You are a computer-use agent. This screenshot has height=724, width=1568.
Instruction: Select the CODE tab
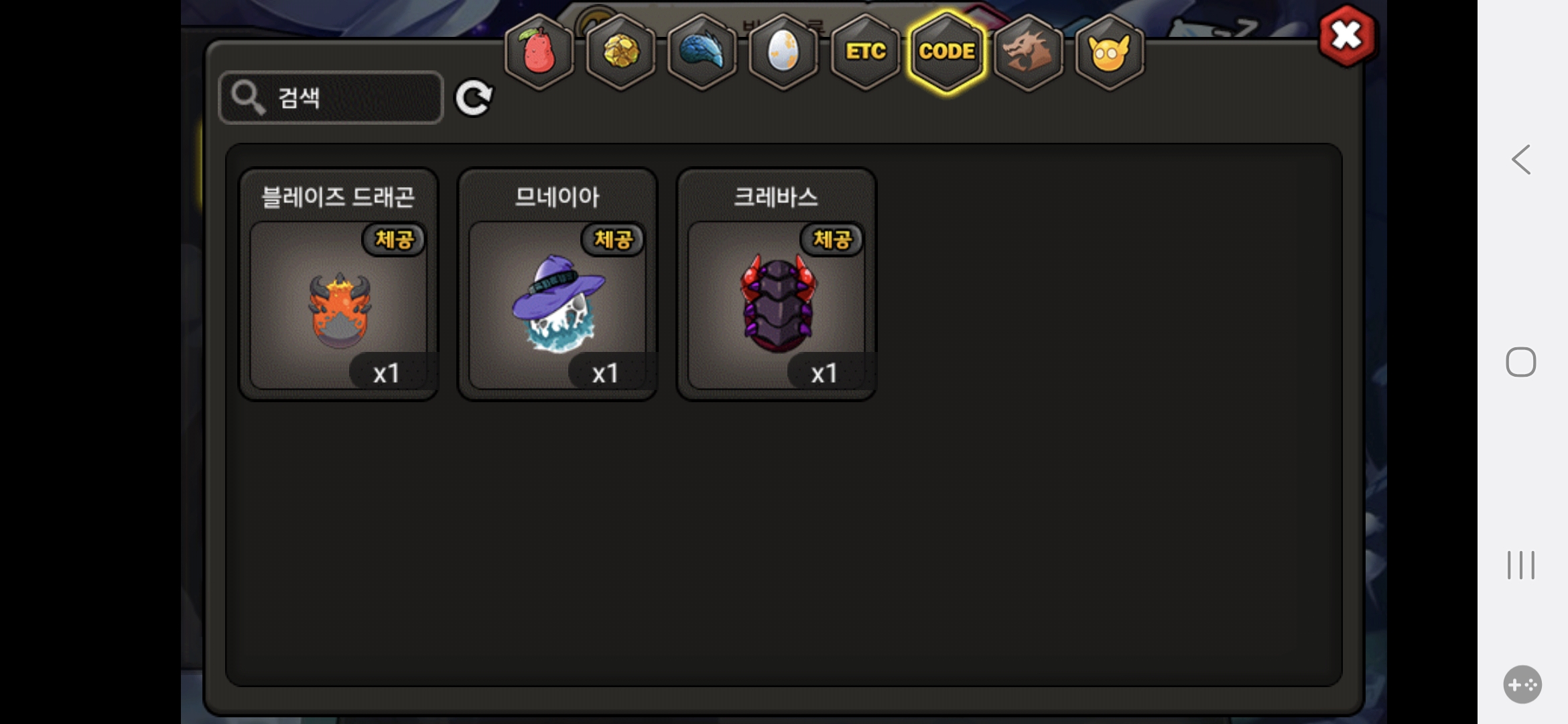(x=947, y=52)
